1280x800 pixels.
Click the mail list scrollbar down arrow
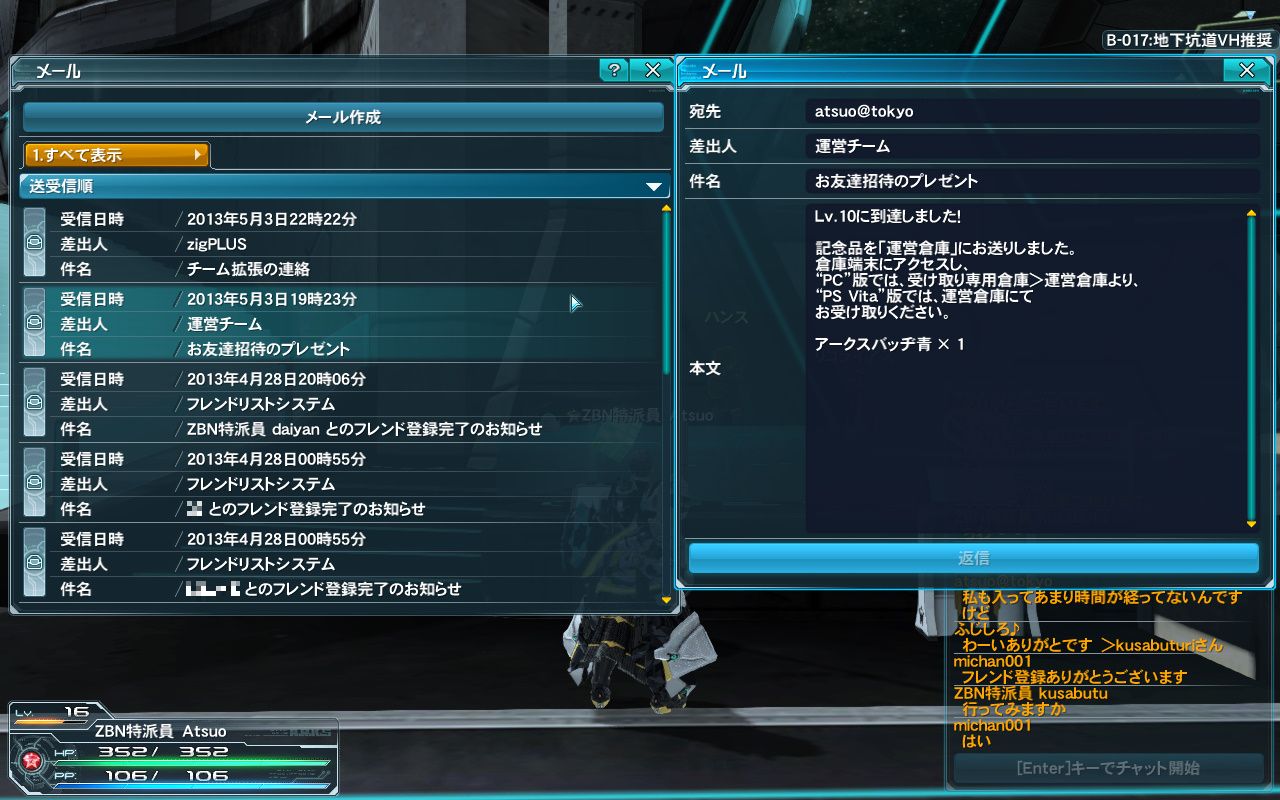[x=667, y=600]
